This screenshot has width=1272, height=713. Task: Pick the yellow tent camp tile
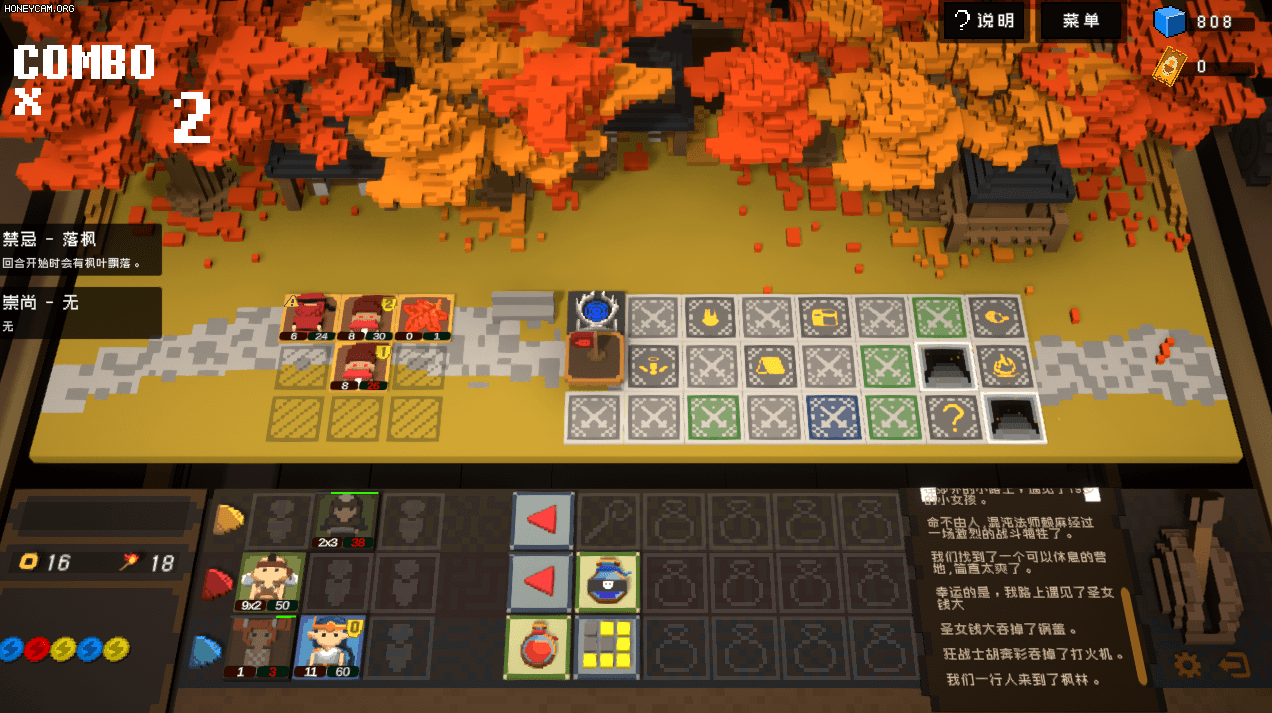pyautogui.click(x=770, y=366)
